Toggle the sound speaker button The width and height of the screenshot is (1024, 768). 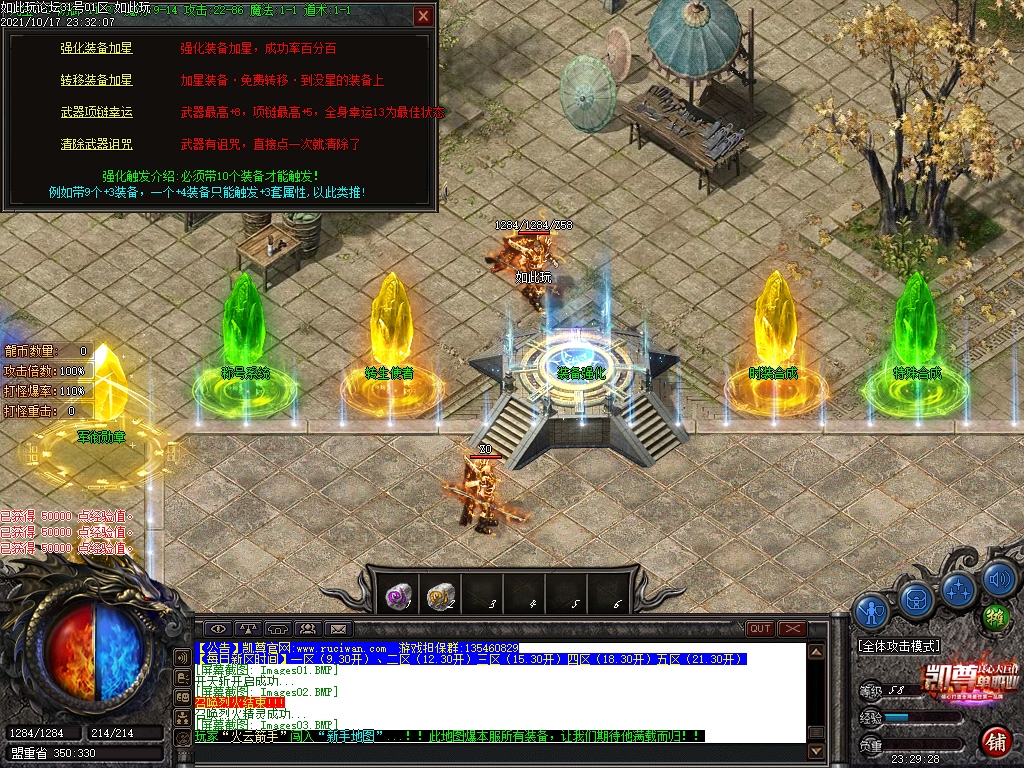998,578
